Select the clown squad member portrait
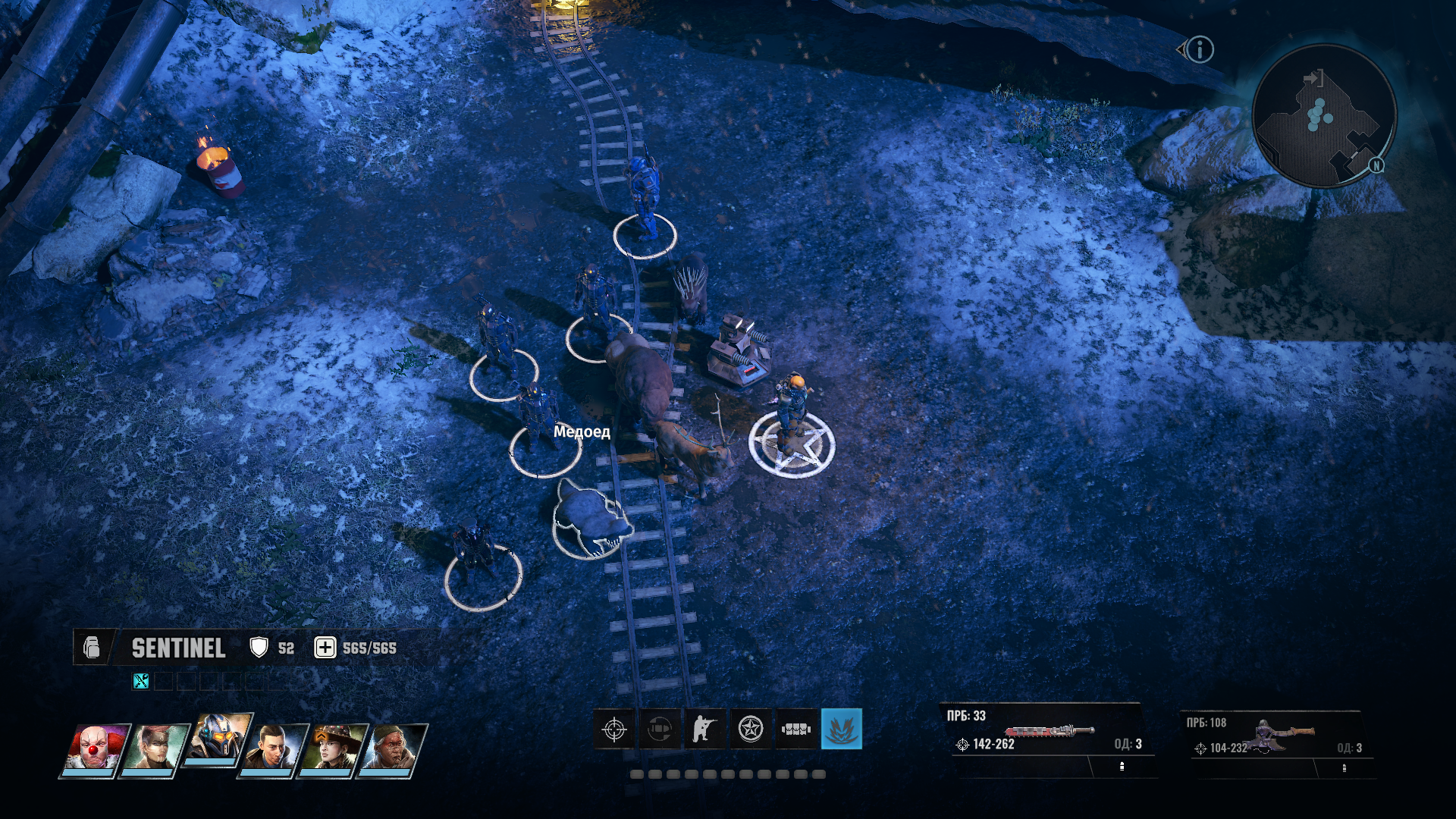The height and width of the screenshot is (819, 1456). pyautogui.click(x=95, y=749)
